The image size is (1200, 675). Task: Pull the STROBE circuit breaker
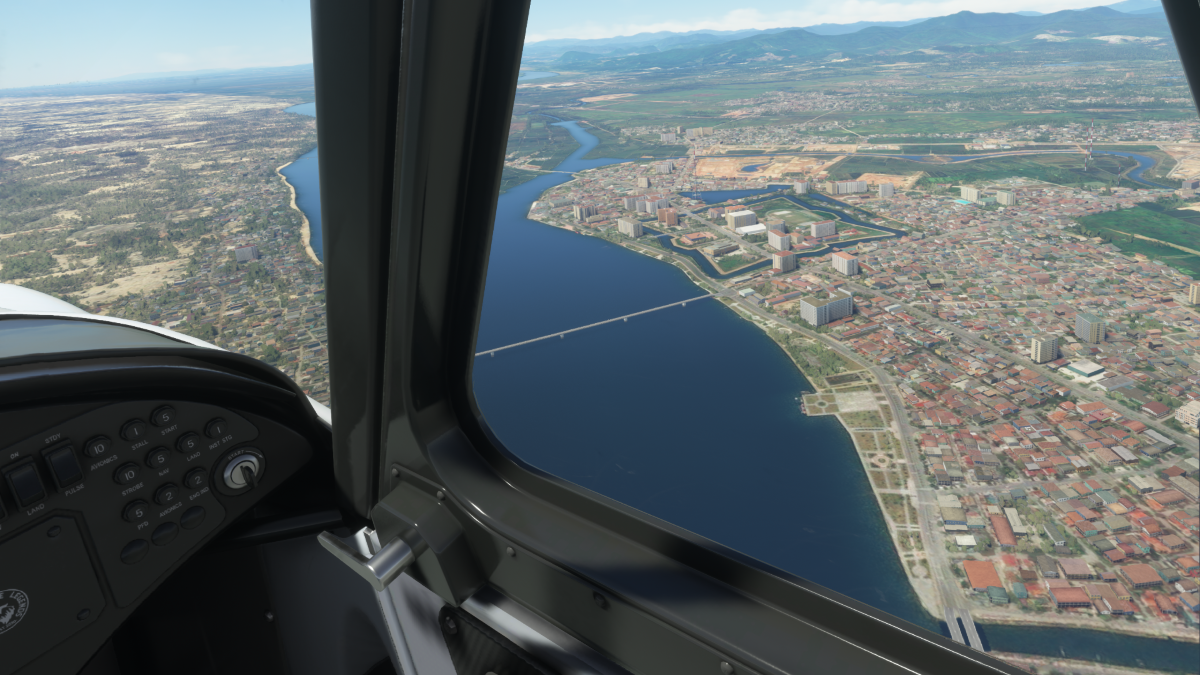pyautogui.click(x=128, y=473)
